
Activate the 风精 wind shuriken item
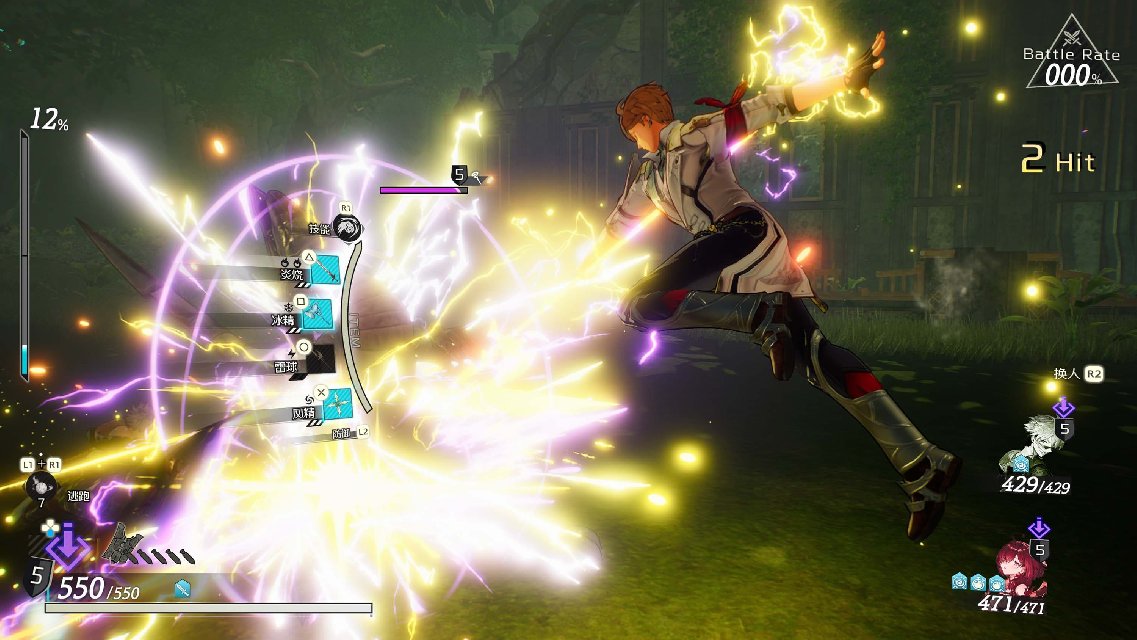click(x=336, y=403)
